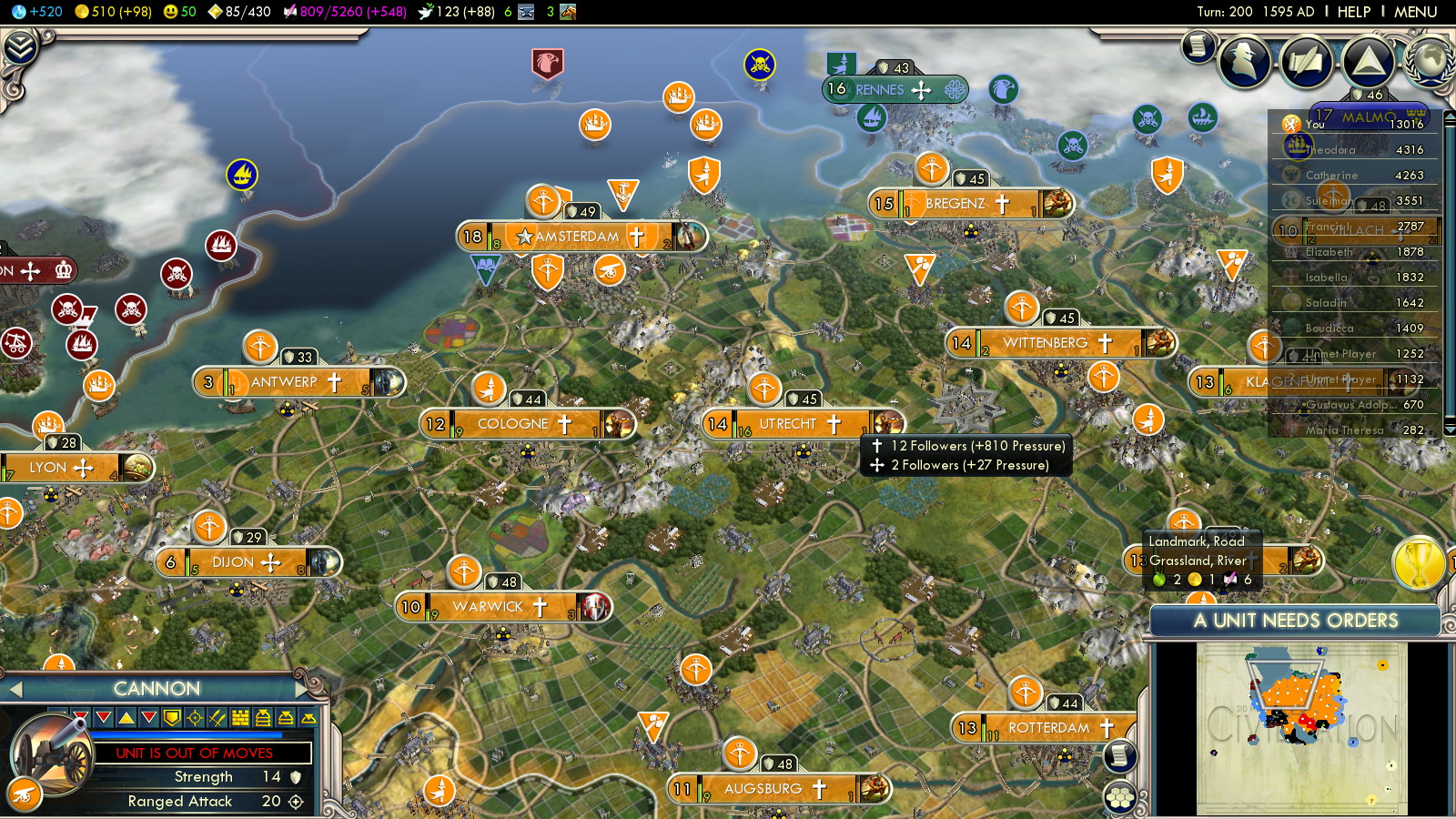Open the Amsterdam city banner
This screenshot has height=819, width=1456.
582,237
